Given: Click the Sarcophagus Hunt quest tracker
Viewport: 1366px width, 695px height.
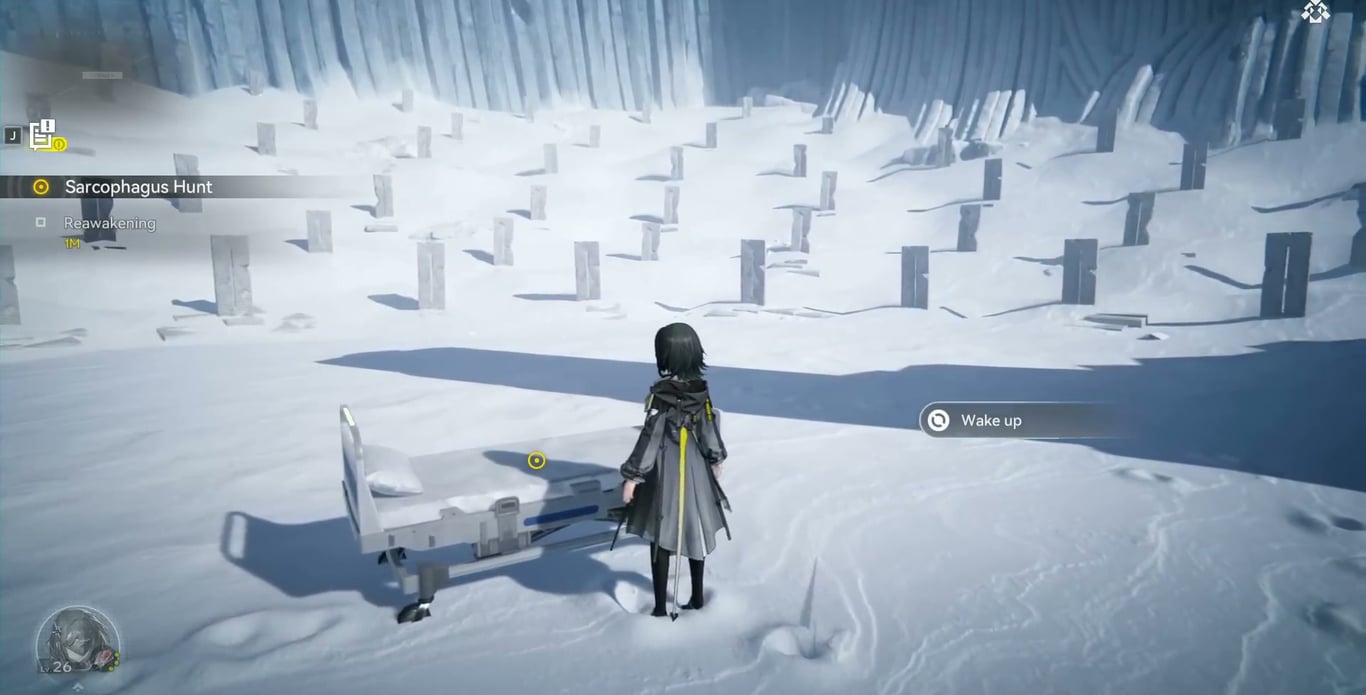Looking at the screenshot, I should [x=138, y=187].
